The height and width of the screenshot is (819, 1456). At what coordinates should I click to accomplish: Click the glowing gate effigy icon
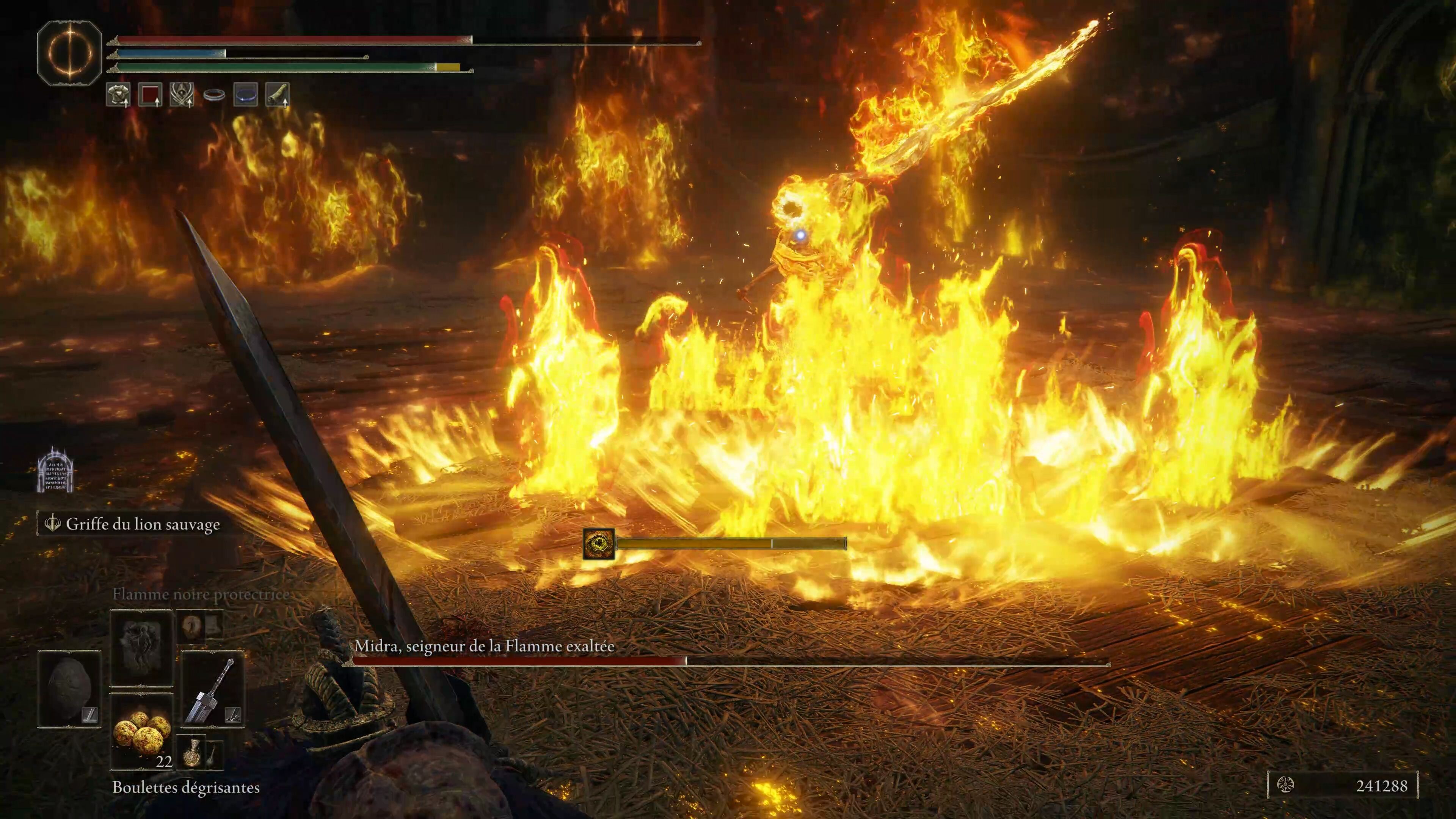pos(55,470)
